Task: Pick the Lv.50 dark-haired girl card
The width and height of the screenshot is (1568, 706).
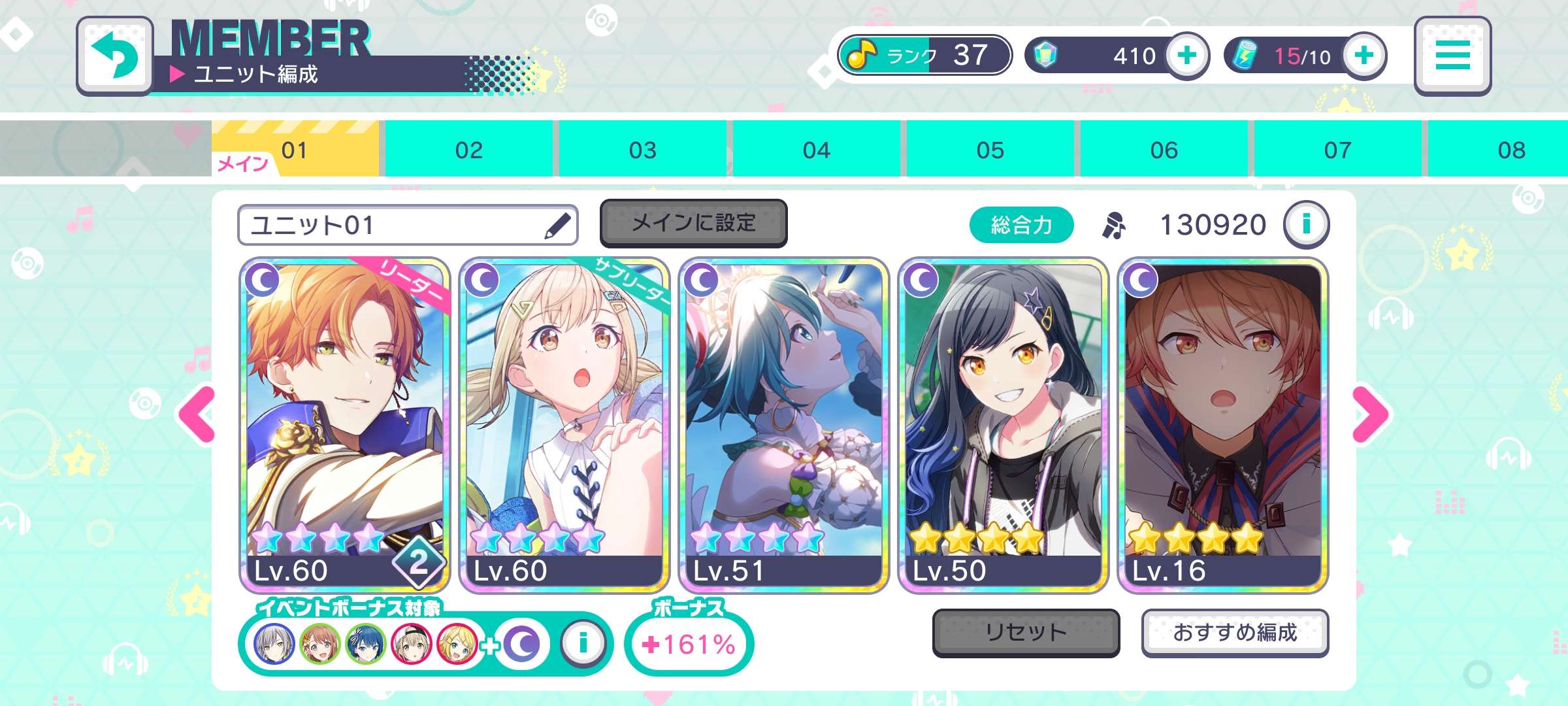Action: click(x=1004, y=425)
